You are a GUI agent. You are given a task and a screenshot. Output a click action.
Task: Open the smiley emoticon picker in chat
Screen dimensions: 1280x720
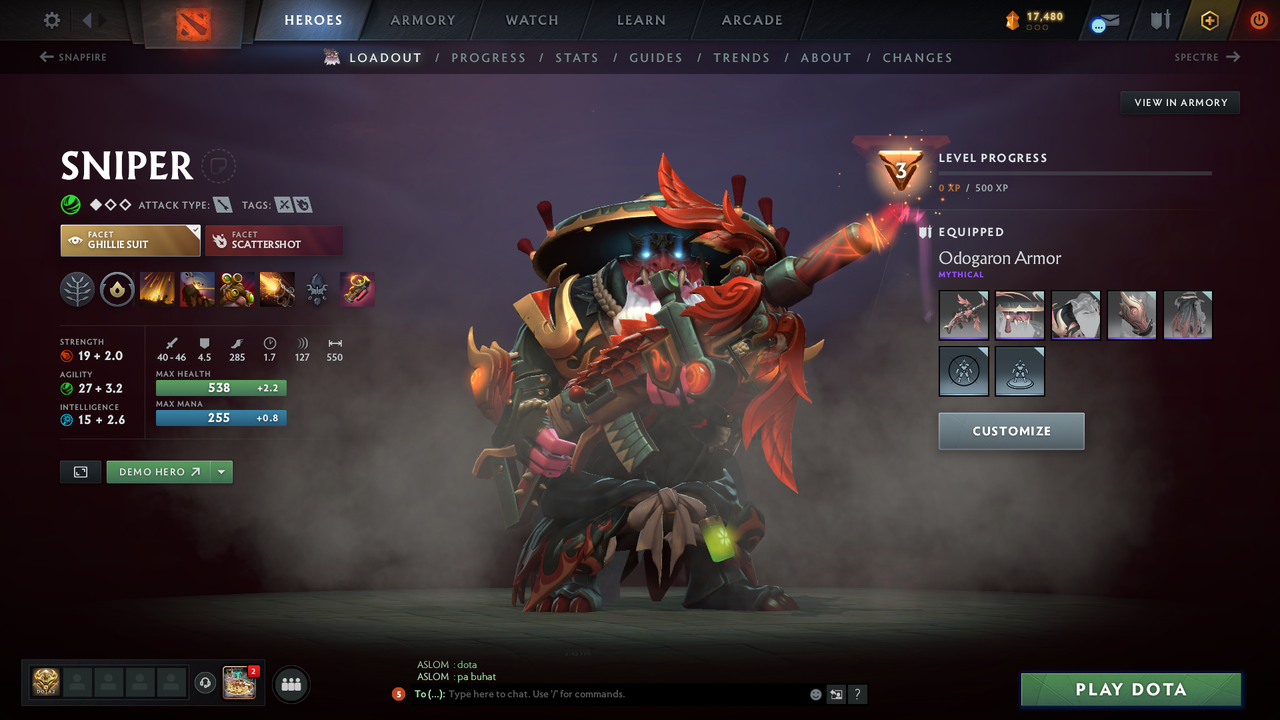tap(815, 694)
